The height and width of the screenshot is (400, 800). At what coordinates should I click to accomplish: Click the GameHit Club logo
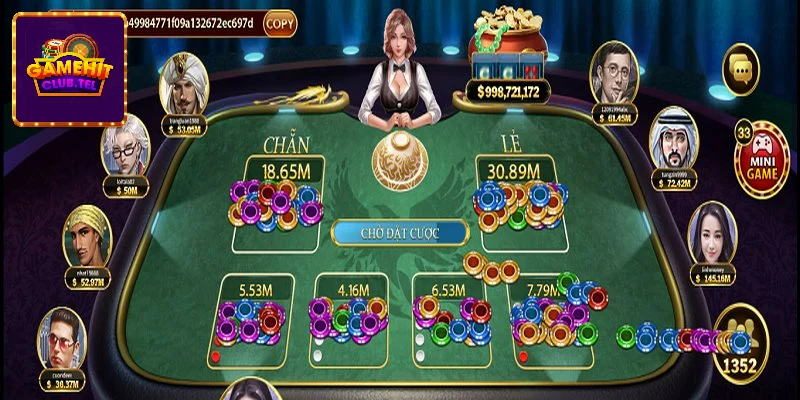[69, 68]
